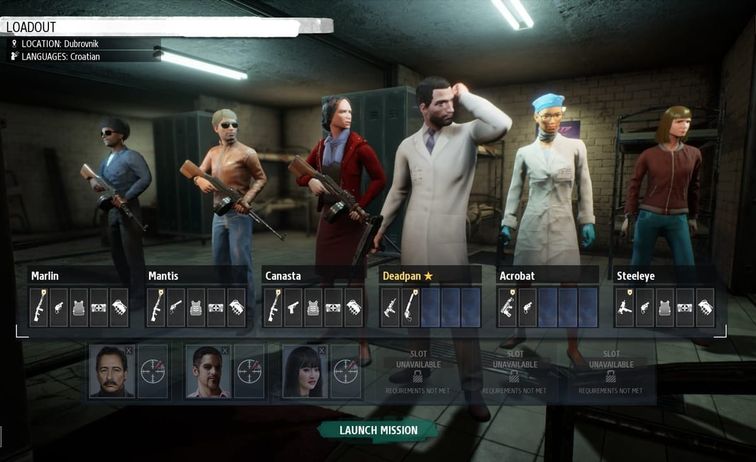Select the black-haired woman portrait
Screen dimensions: 756x462
pyautogui.click(x=305, y=371)
